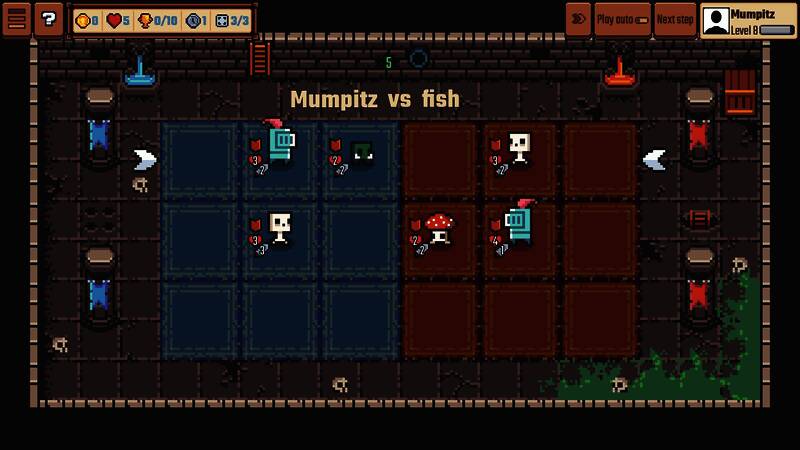Open the Mumpitz player profile panel

pos(748,21)
